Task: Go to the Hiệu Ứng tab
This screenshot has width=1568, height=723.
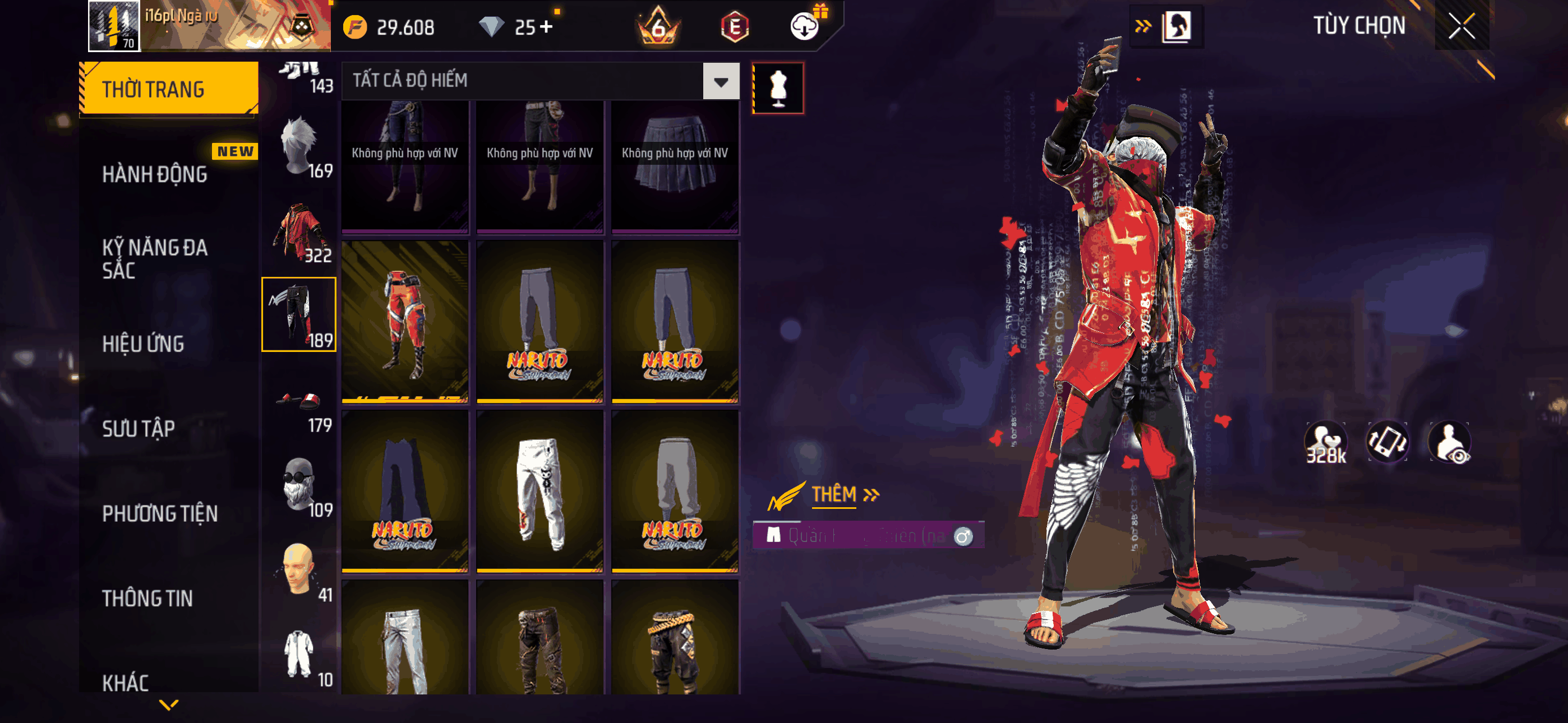Action: [x=143, y=344]
